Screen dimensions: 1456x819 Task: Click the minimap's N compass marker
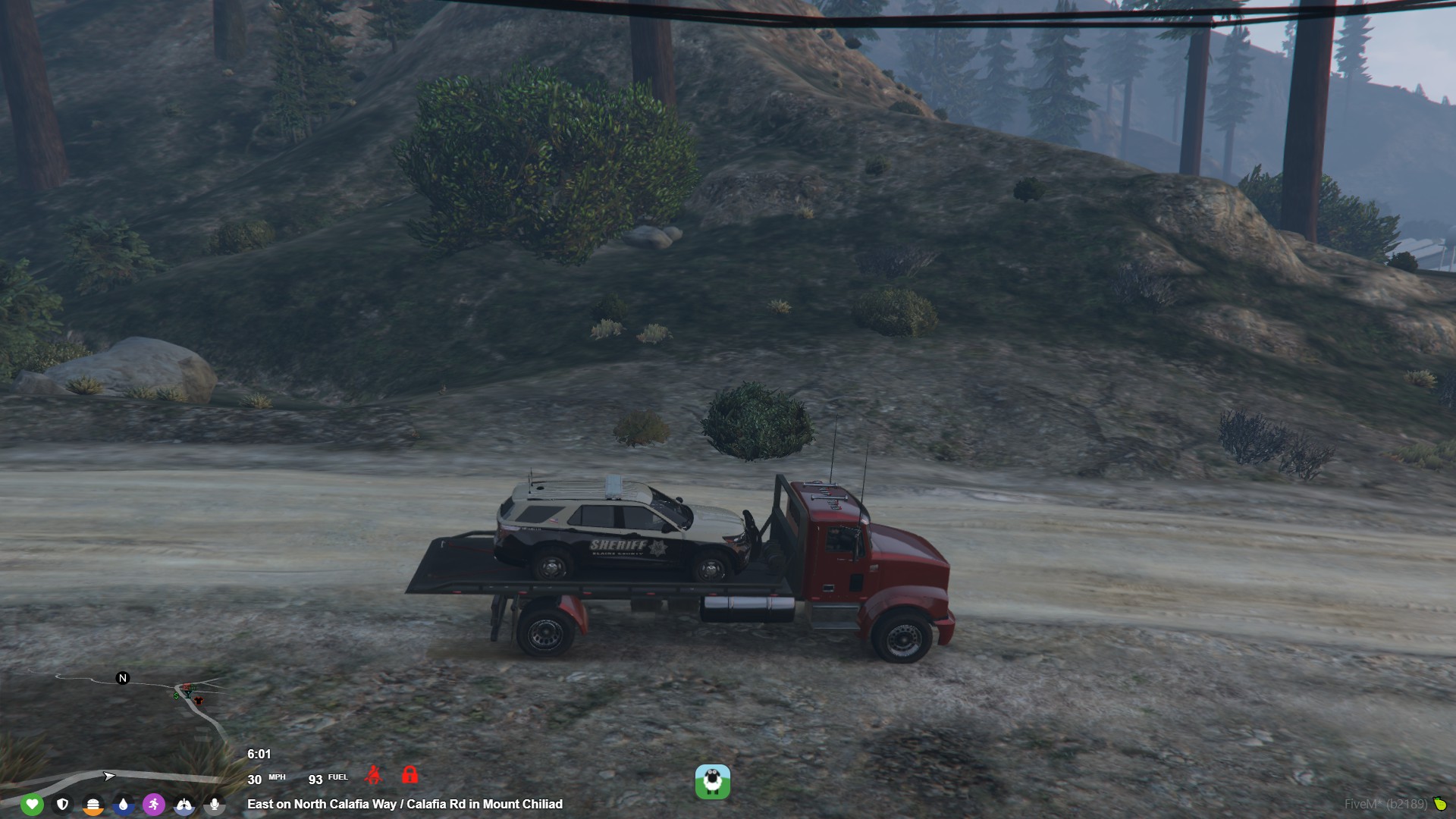(x=123, y=678)
